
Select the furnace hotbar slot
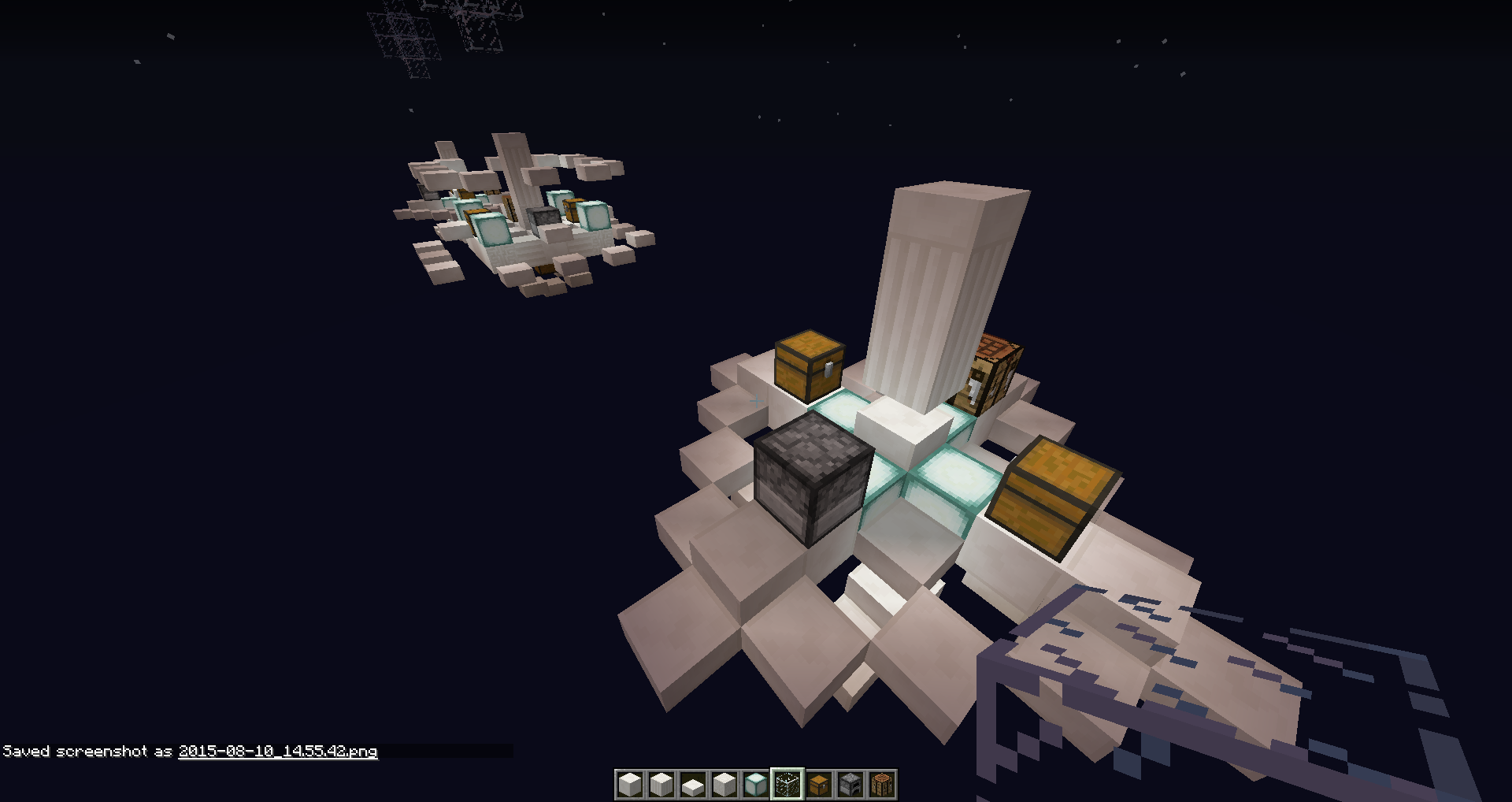850,785
